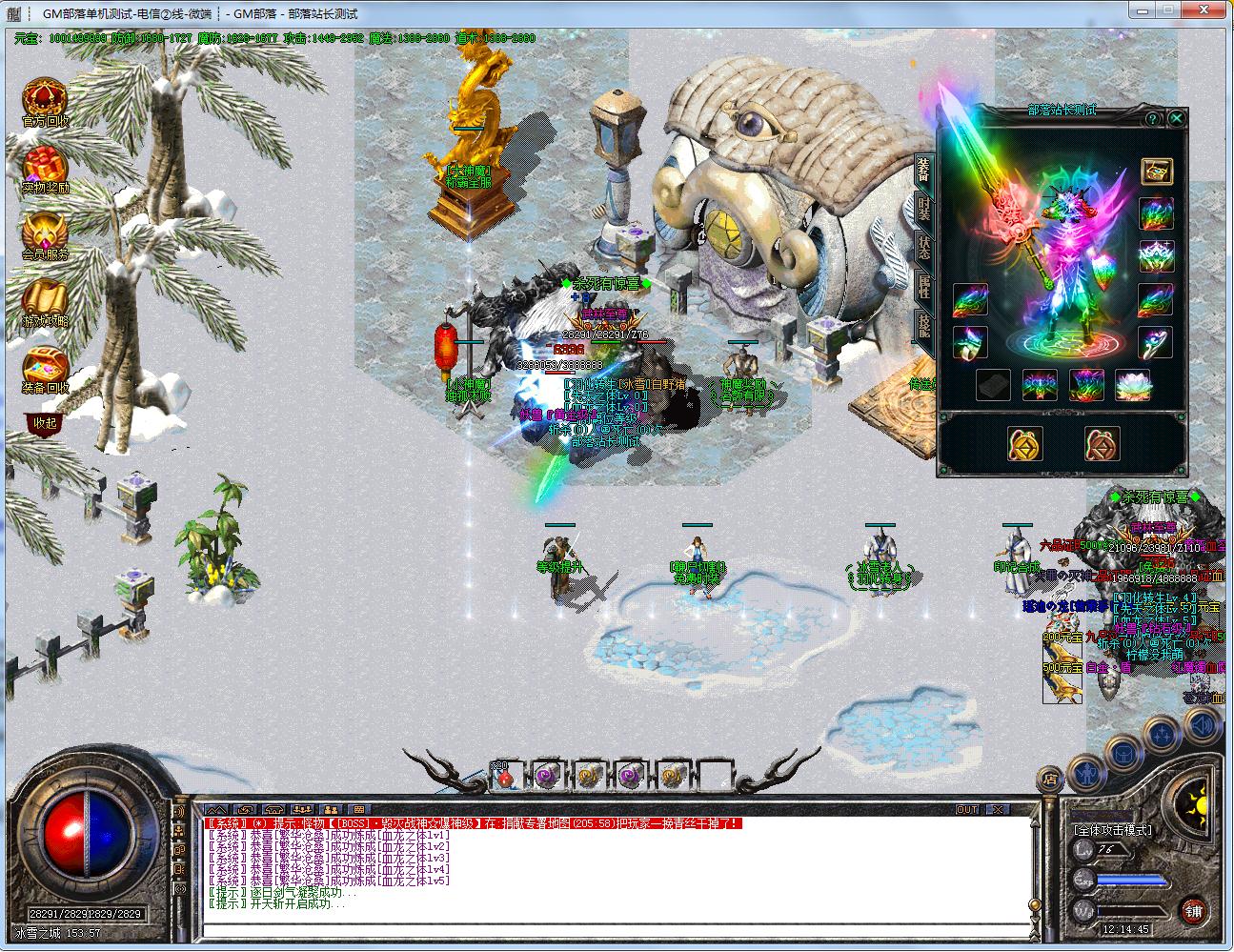Open the 官方回收 crown icon
The height and width of the screenshot is (952, 1234).
point(44,98)
